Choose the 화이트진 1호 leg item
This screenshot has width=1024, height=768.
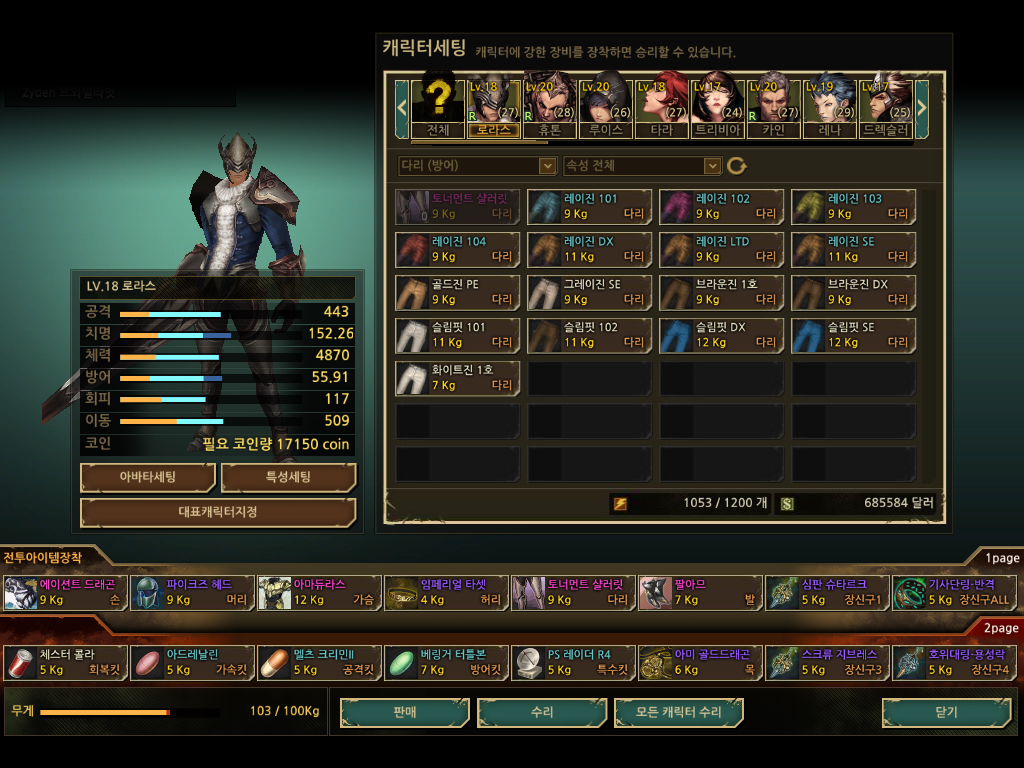(458, 378)
